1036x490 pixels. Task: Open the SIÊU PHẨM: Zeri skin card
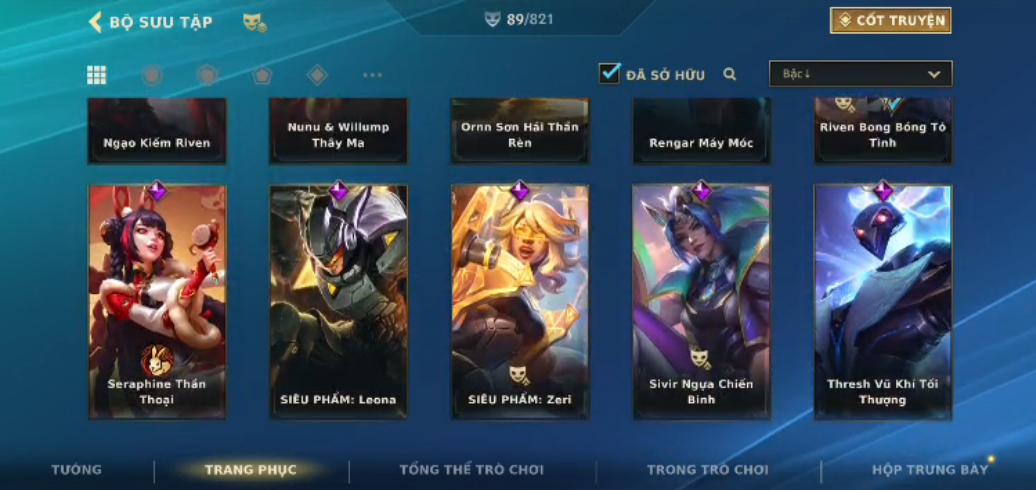coord(520,300)
